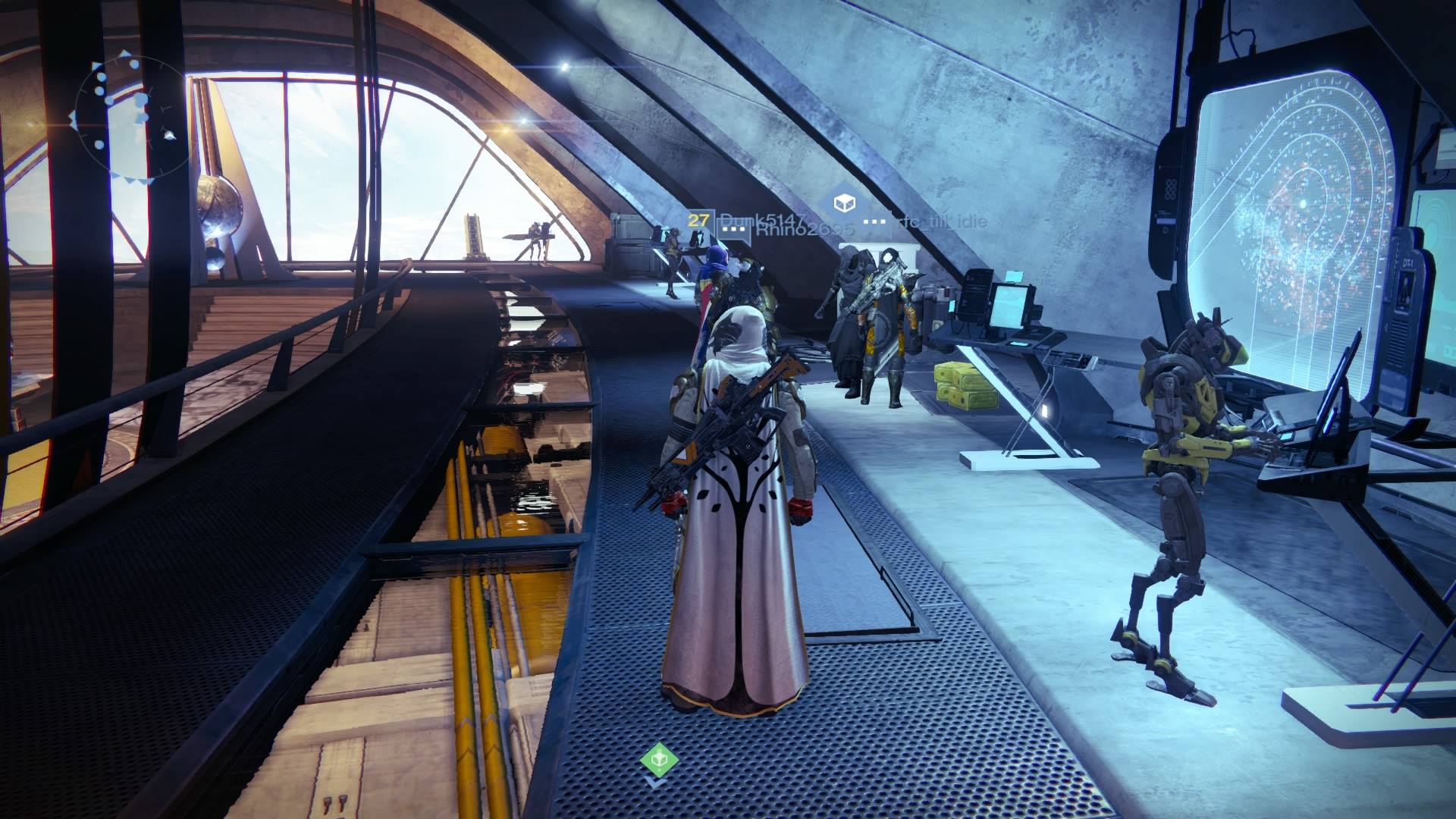The height and width of the screenshot is (819, 1456).
Task: Click a blue teammate blip on the radar
Action: coord(100,77)
